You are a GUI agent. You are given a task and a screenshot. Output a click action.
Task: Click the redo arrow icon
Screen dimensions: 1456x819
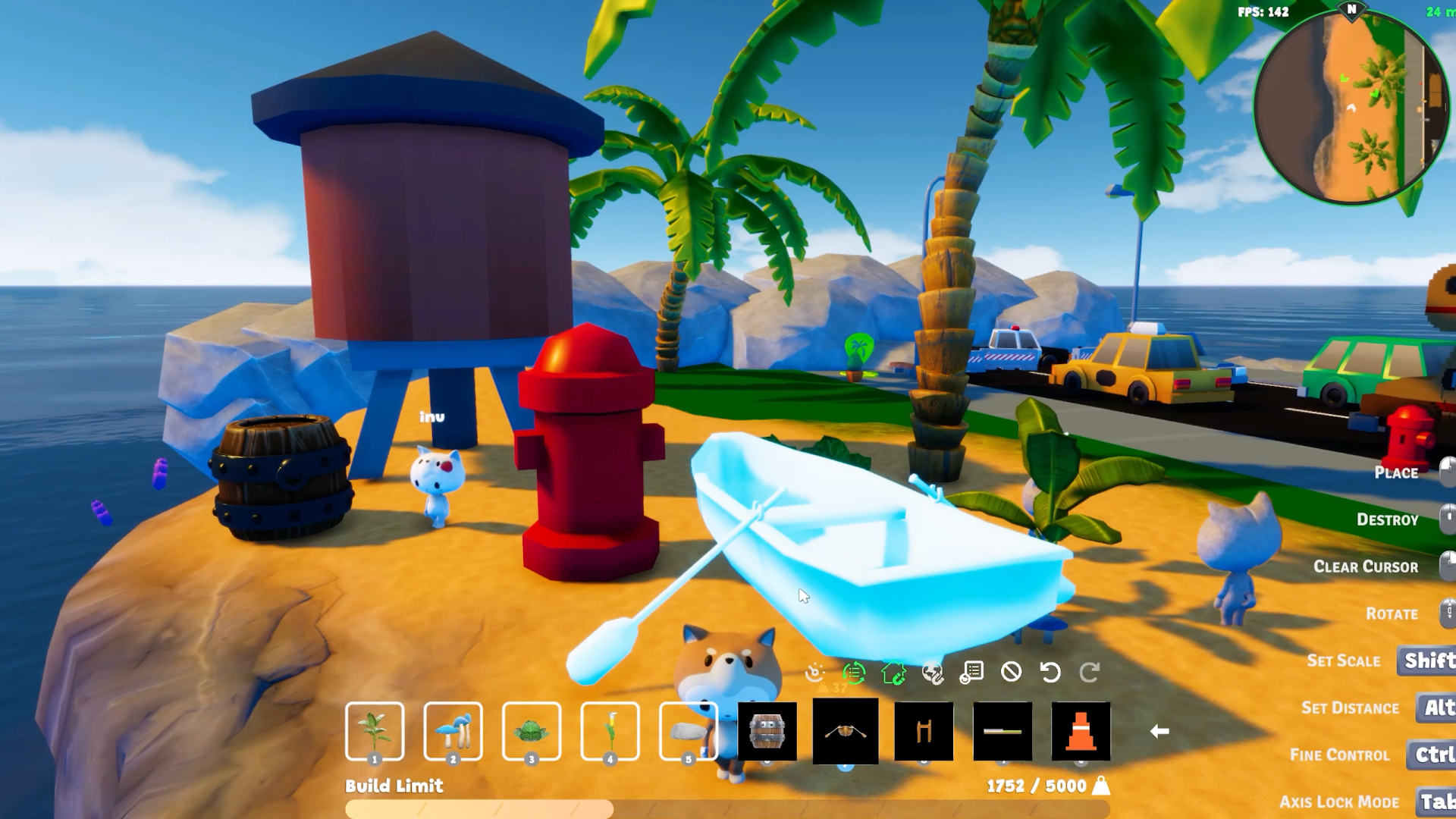click(1092, 671)
